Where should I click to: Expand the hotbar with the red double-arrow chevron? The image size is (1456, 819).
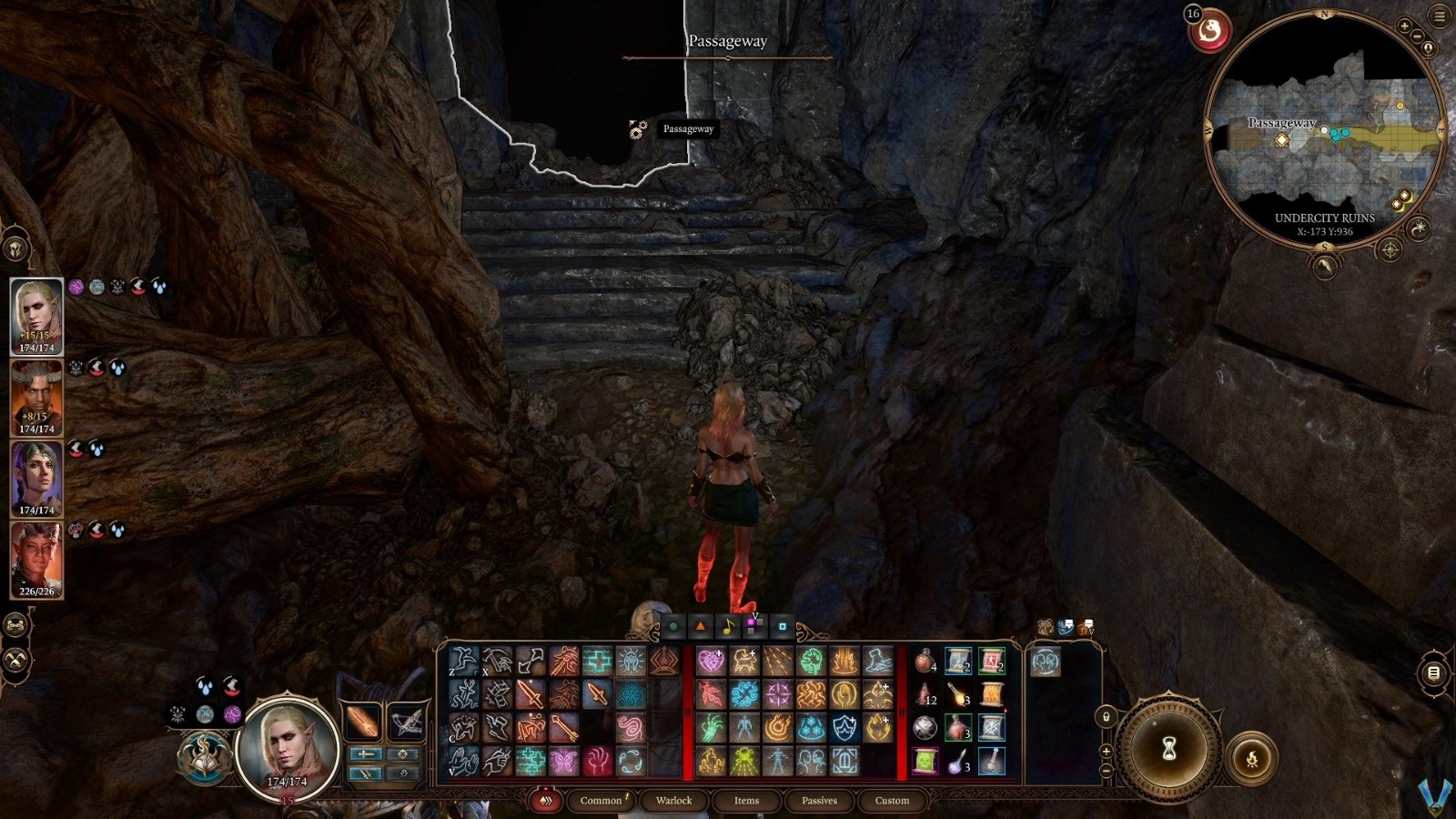point(546,801)
